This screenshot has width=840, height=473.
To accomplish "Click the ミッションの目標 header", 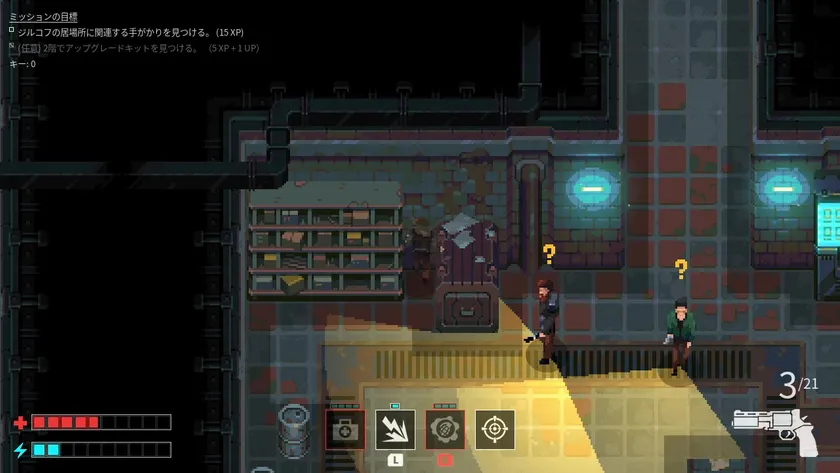I will point(43,17).
